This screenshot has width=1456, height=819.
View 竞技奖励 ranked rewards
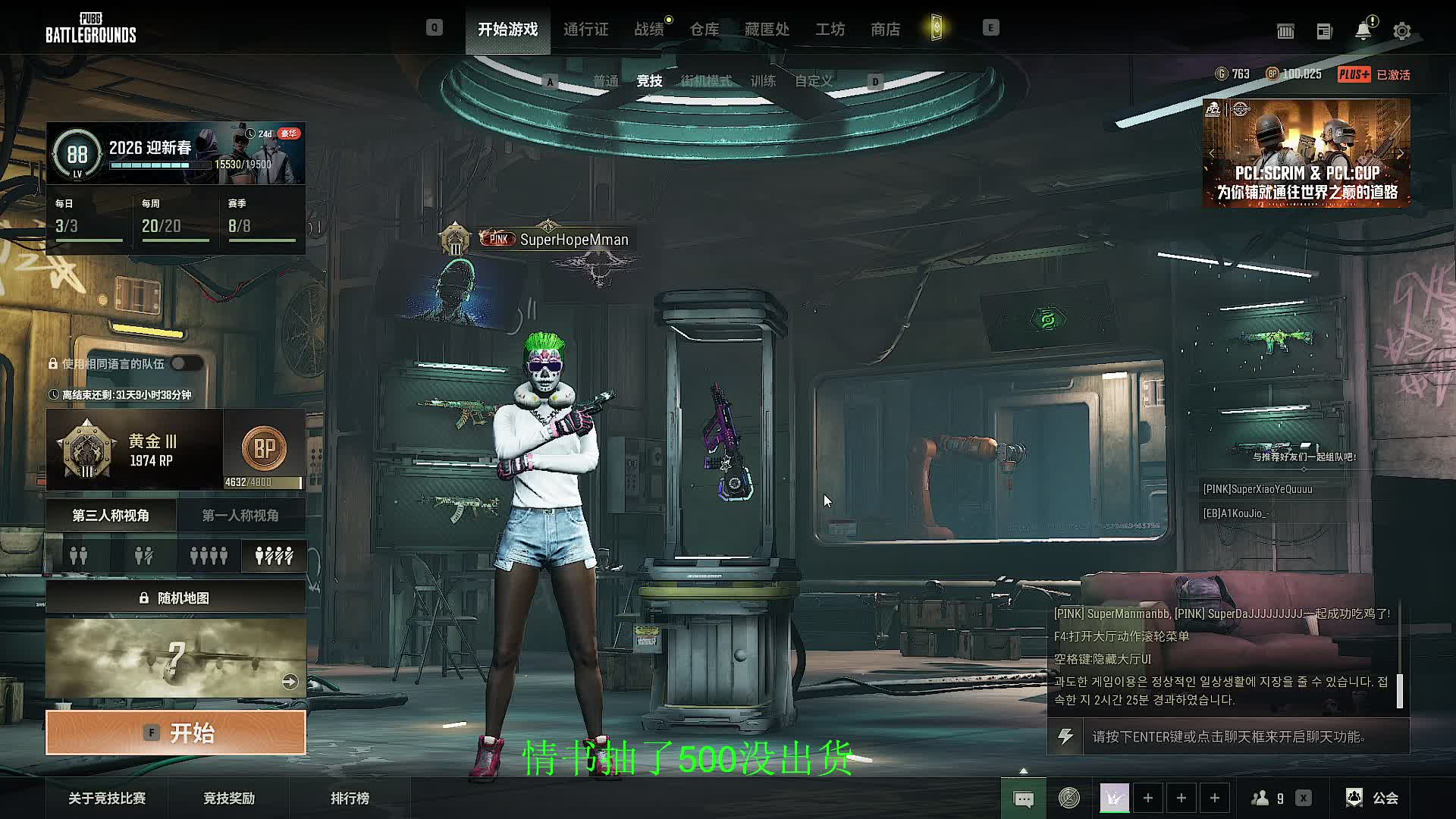pyautogui.click(x=229, y=798)
